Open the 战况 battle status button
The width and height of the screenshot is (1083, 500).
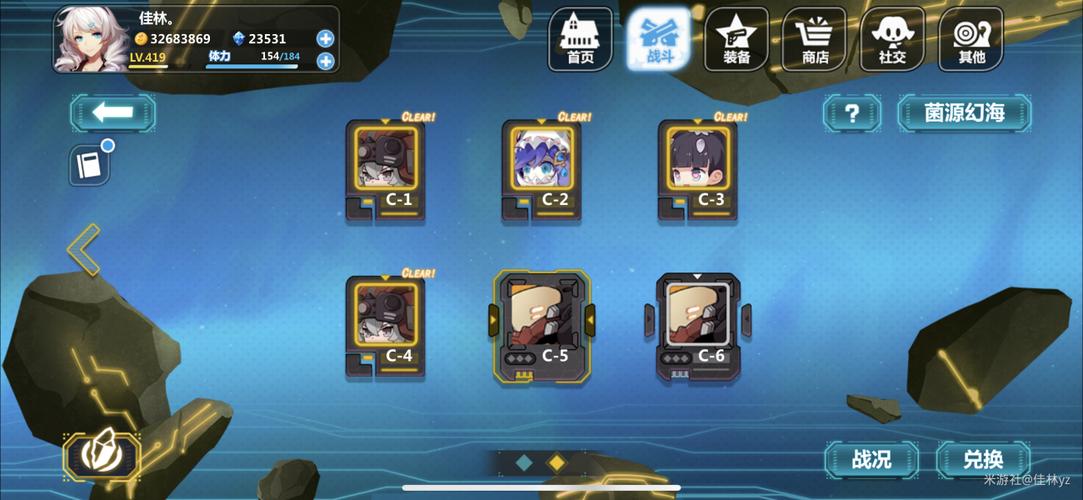click(x=871, y=460)
